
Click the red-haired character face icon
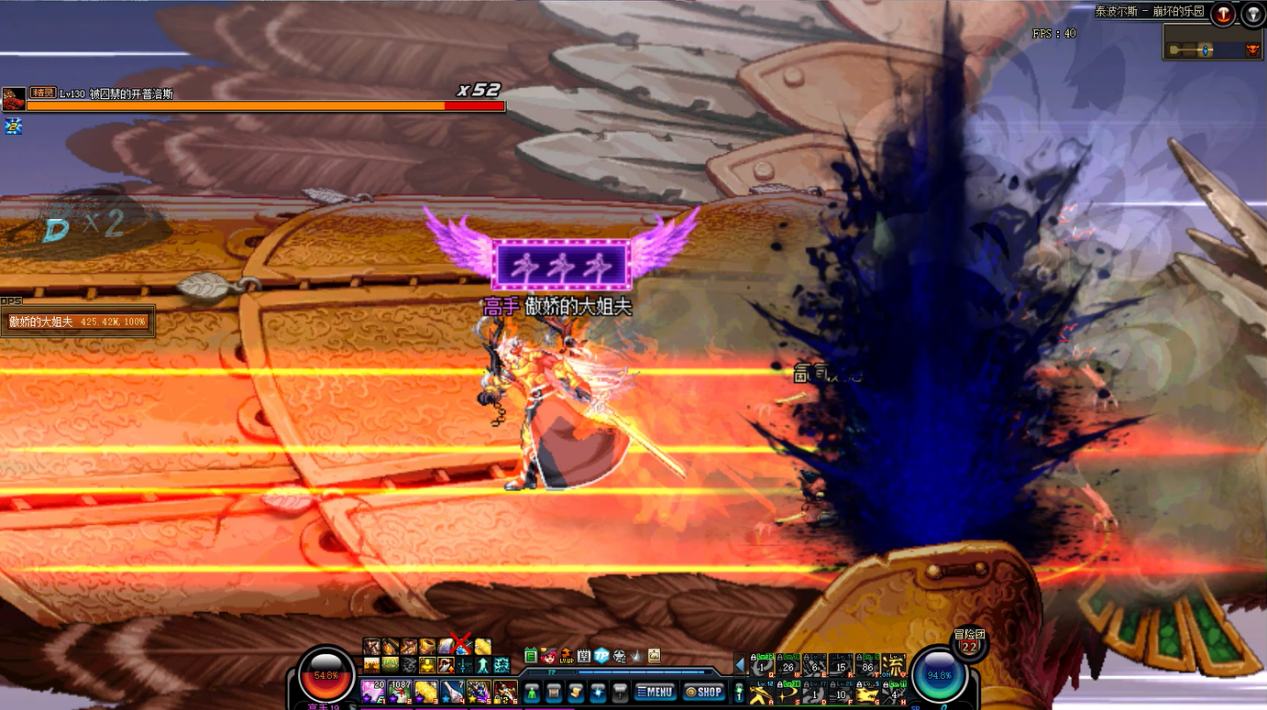point(549,657)
